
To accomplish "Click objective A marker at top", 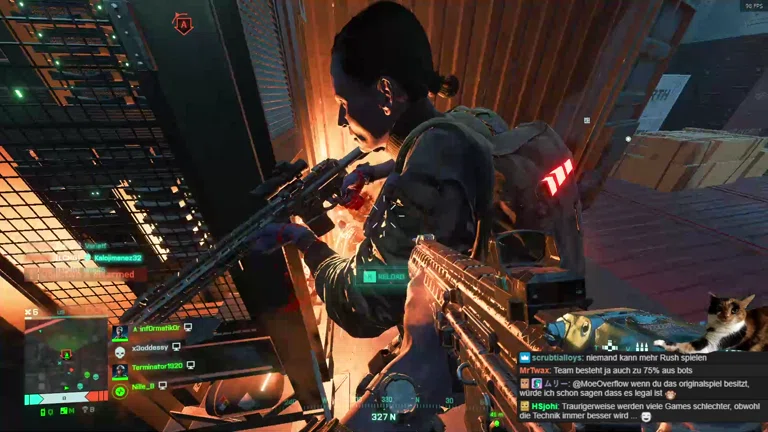I will click(183, 24).
